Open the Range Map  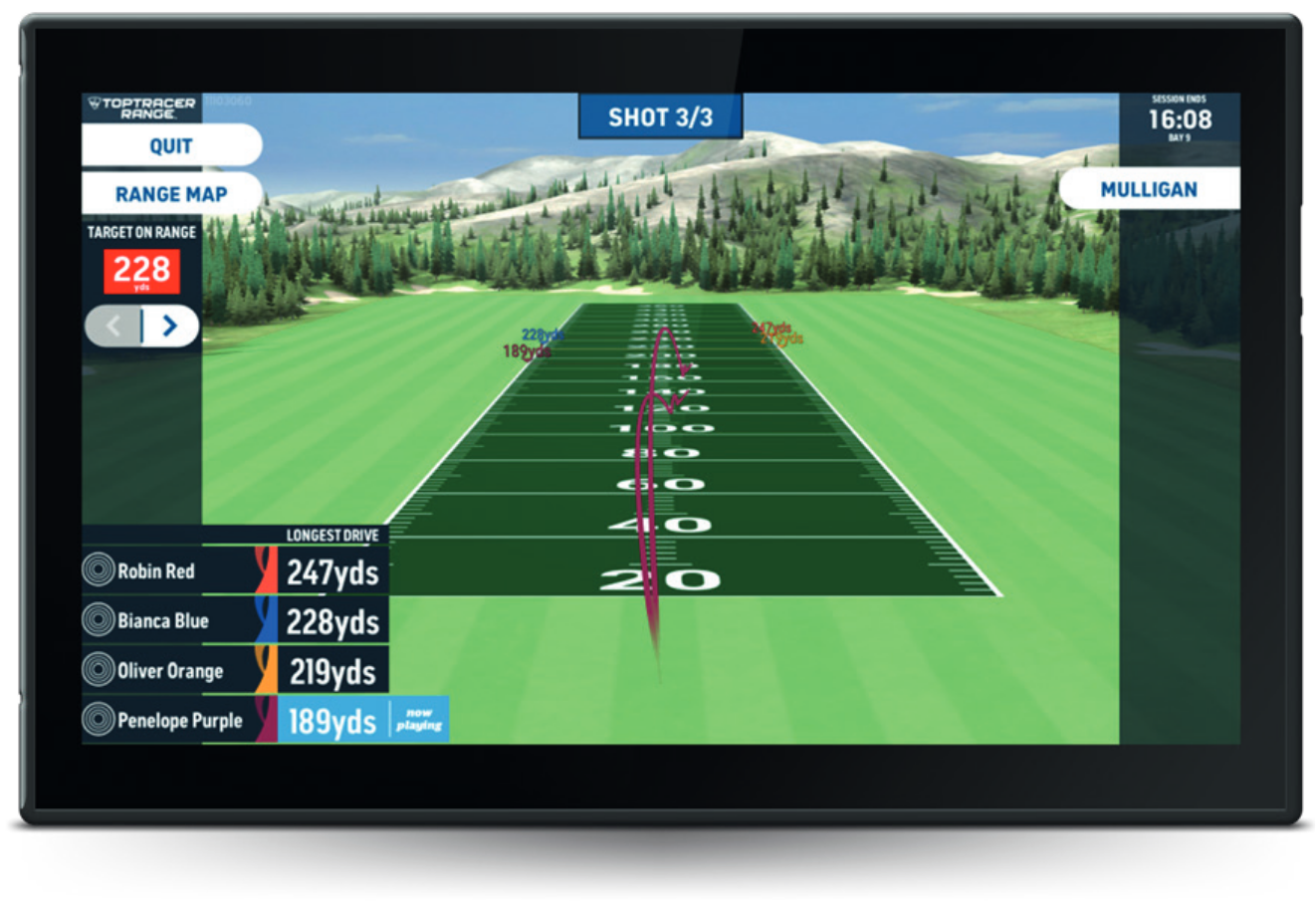click(x=171, y=194)
